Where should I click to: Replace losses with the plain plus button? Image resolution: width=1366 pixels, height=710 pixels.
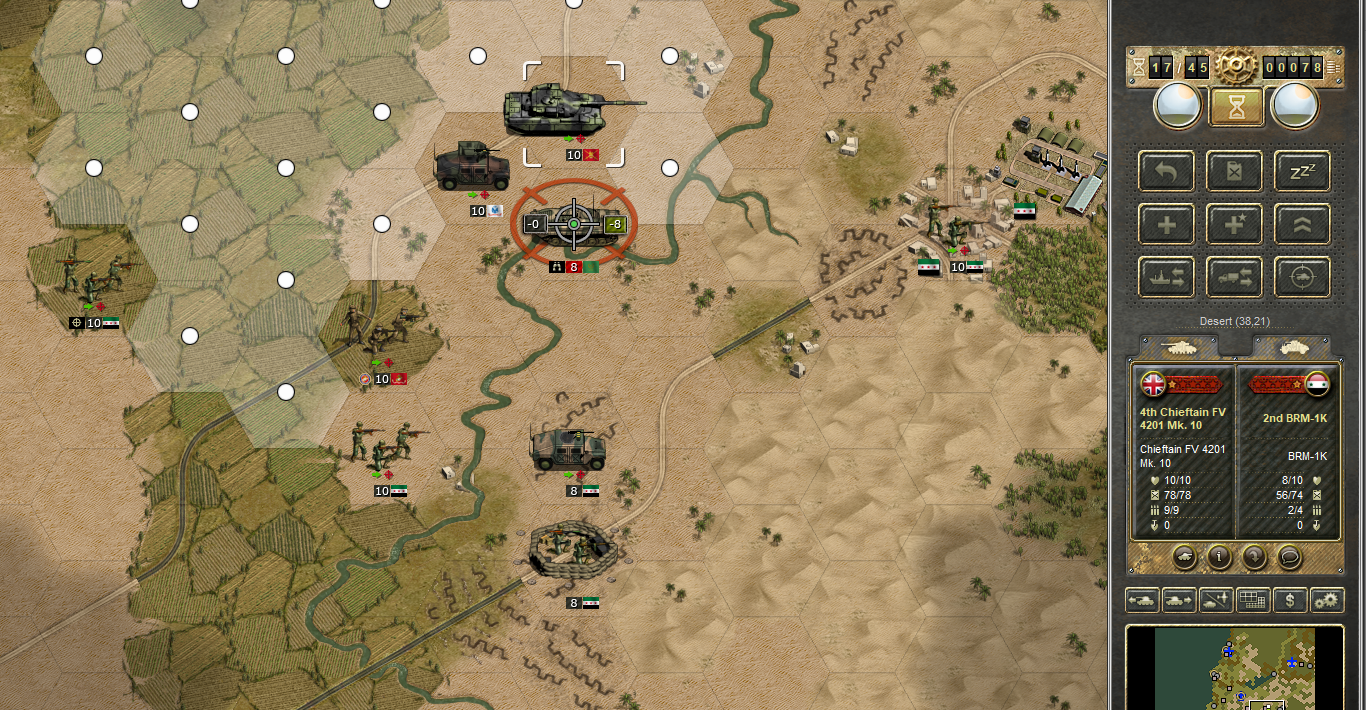coord(1166,224)
